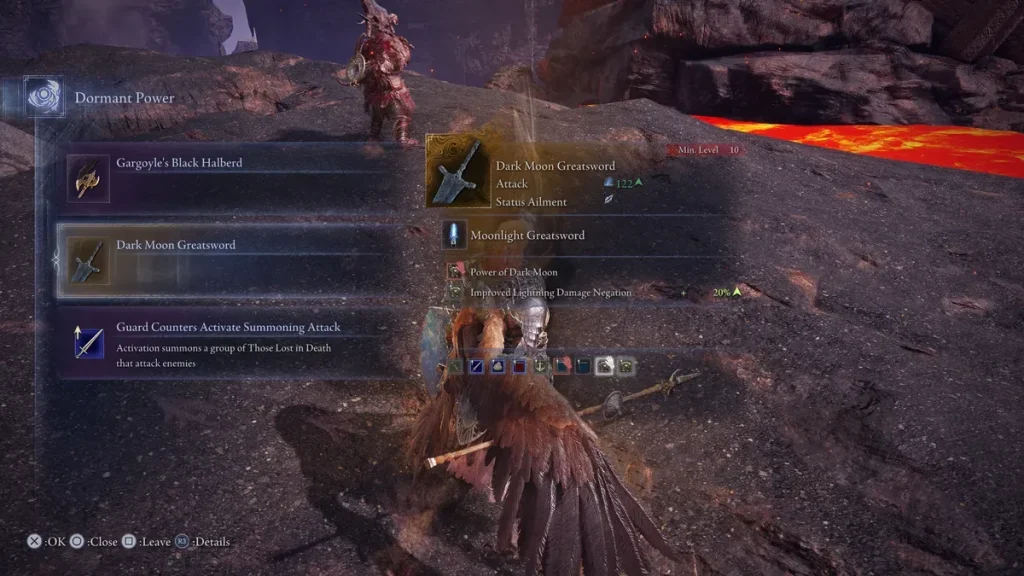
Task: Select the Moonlight Greatsword skill icon
Action: (454, 235)
